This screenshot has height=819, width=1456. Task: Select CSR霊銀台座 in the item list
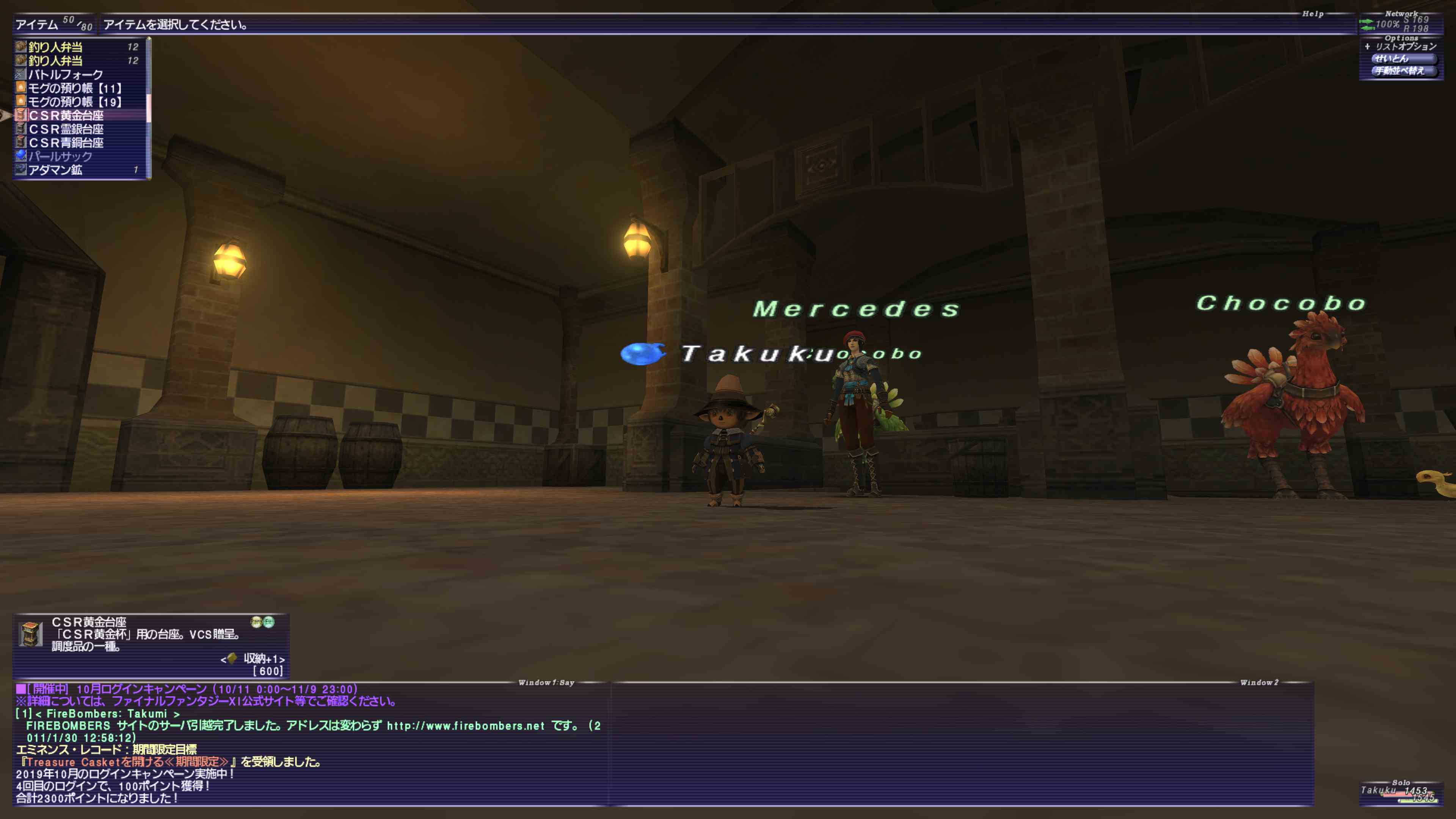pyautogui.click(x=66, y=129)
